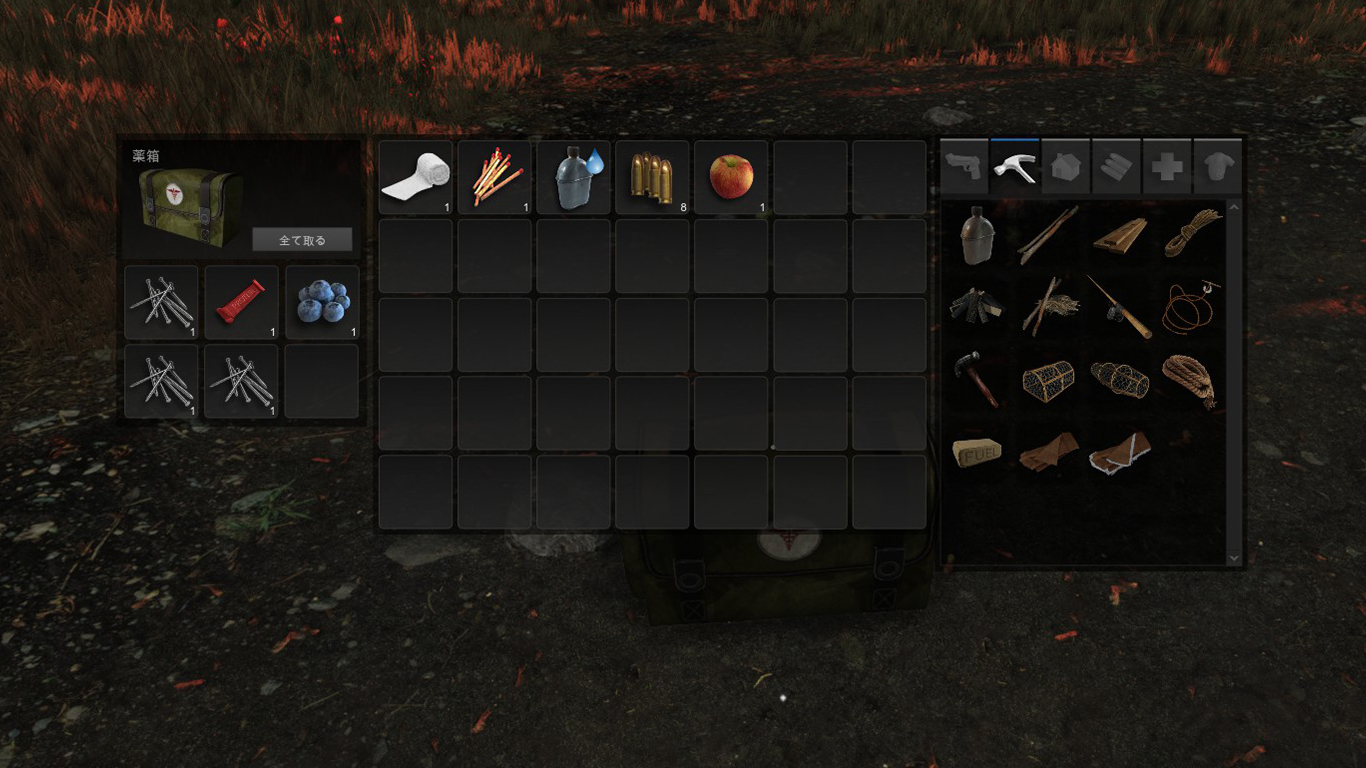
Task: Take all items with 全て取る button
Action: 302,240
